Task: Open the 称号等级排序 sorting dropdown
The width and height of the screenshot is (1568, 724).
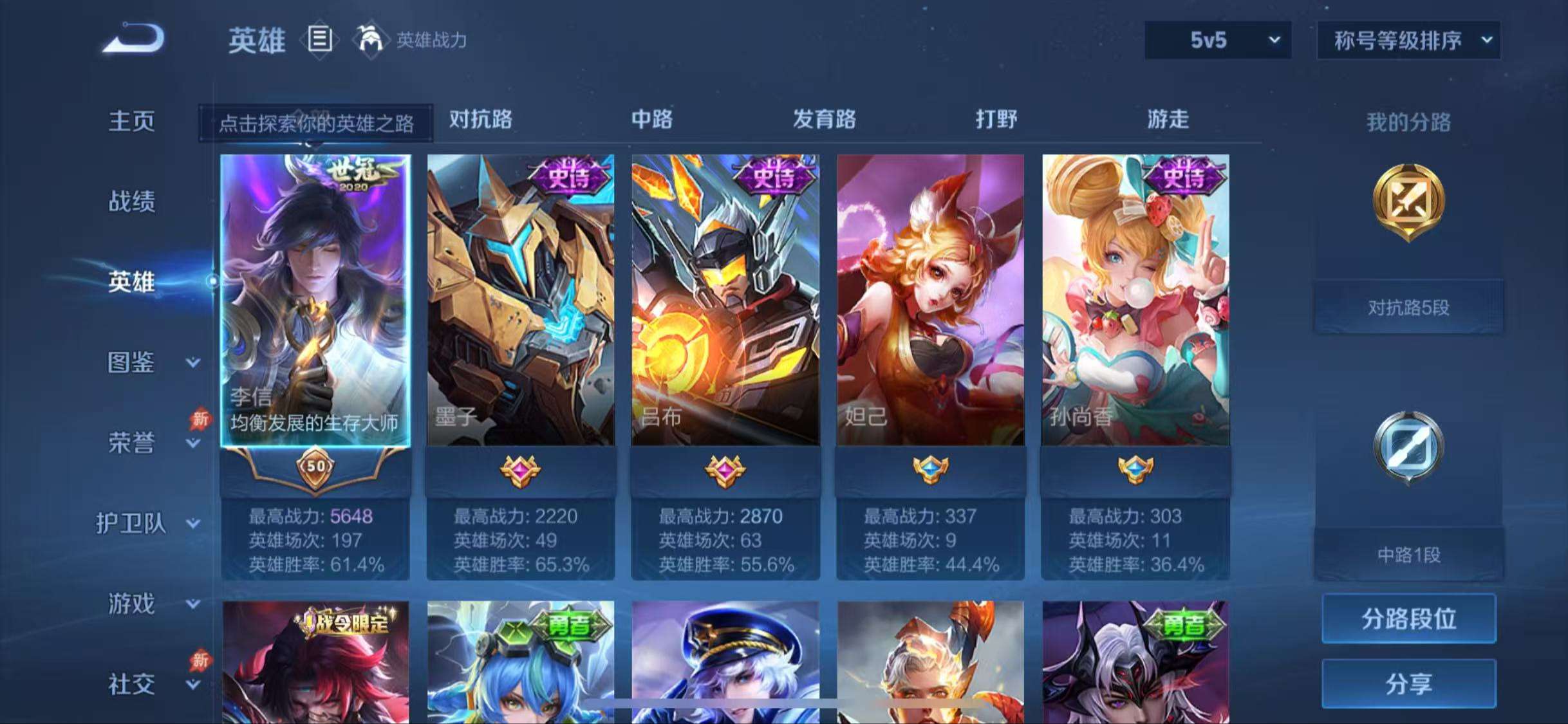Action: click(1408, 40)
